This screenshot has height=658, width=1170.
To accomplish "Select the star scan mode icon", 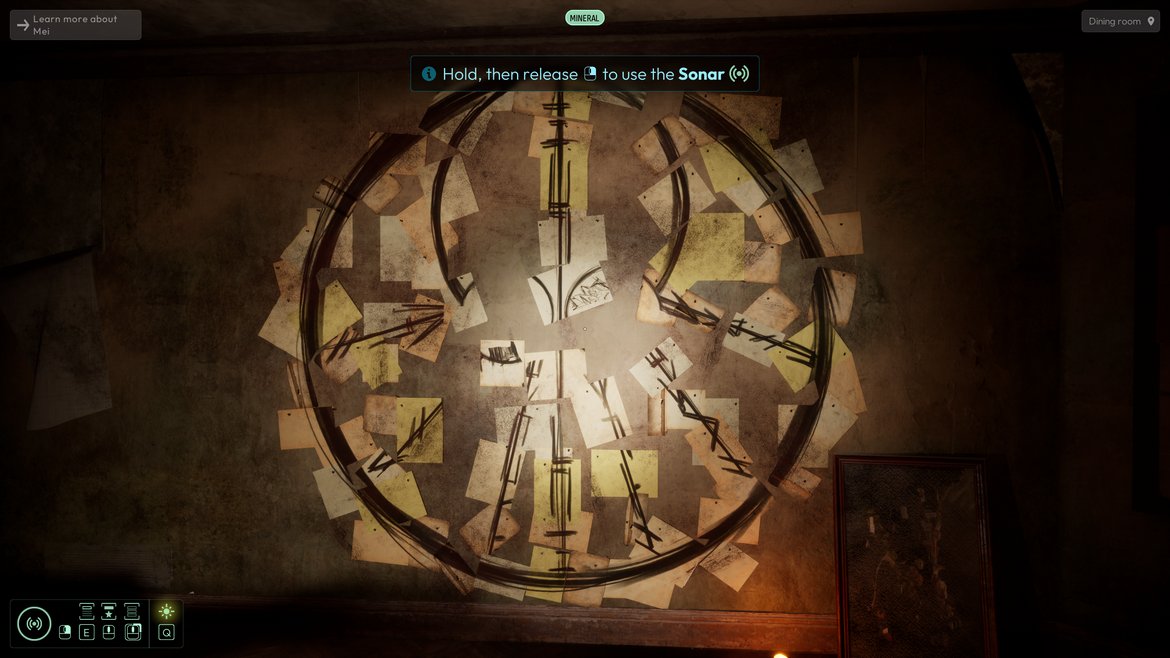I will click(109, 612).
